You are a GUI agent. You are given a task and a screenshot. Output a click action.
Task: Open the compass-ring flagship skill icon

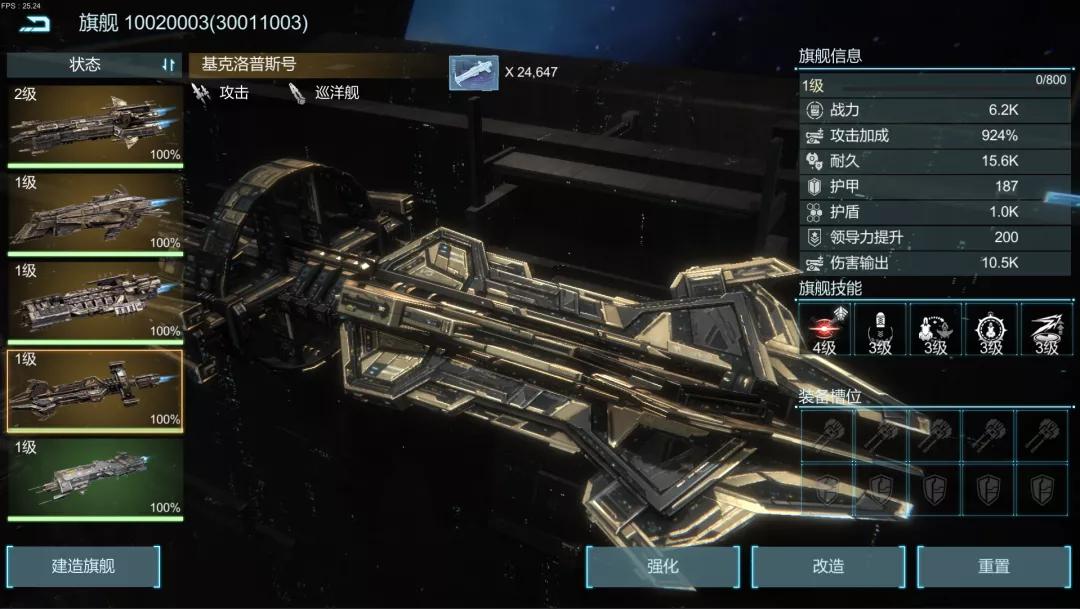click(x=991, y=329)
